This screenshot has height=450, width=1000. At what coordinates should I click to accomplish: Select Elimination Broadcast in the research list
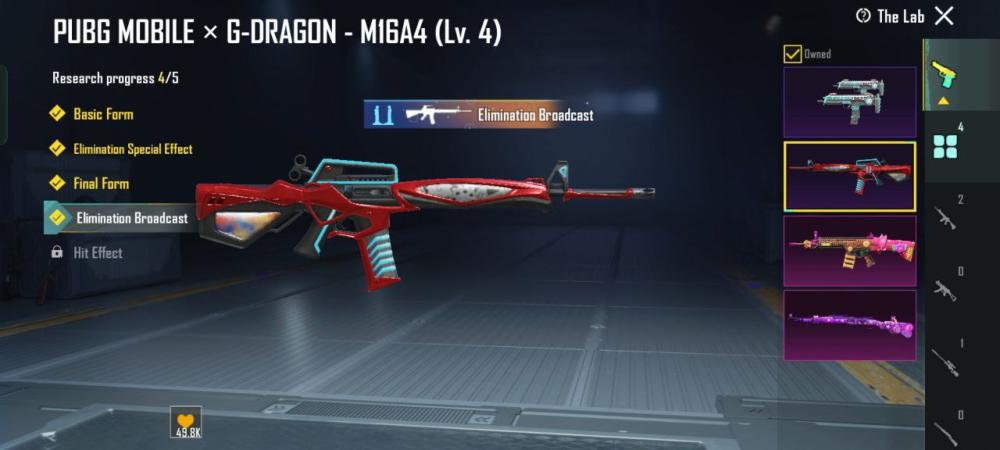pyautogui.click(x=131, y=218)
